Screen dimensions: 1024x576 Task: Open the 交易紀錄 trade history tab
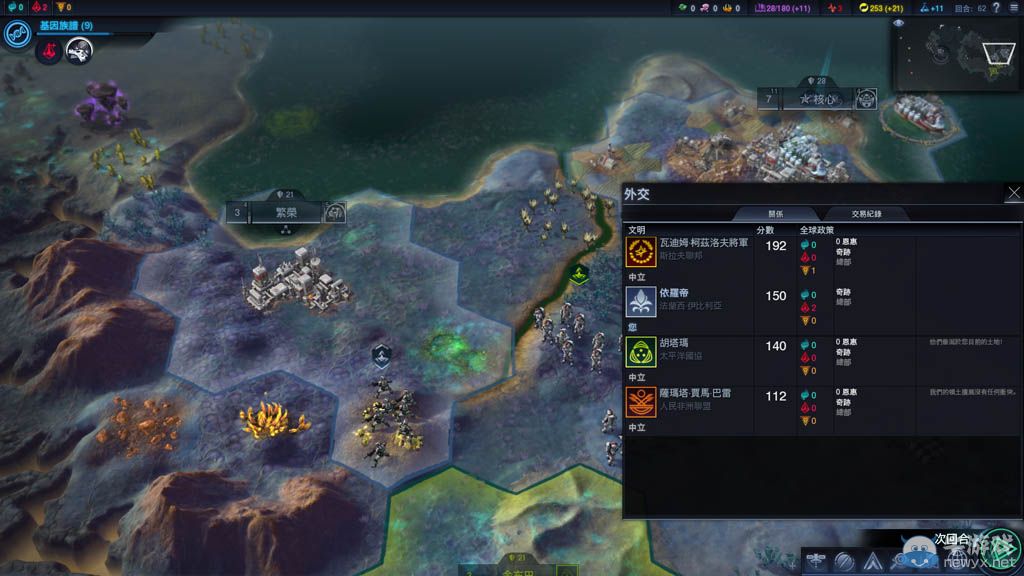[x=866, y=213]
